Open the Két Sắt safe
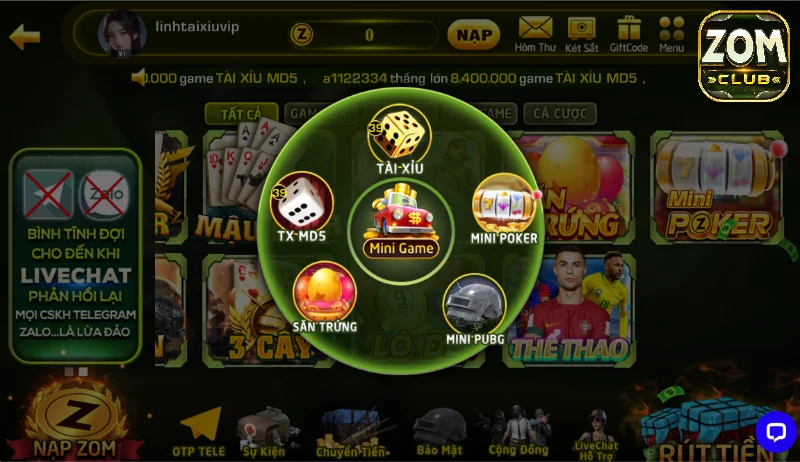 coord(581,33)
